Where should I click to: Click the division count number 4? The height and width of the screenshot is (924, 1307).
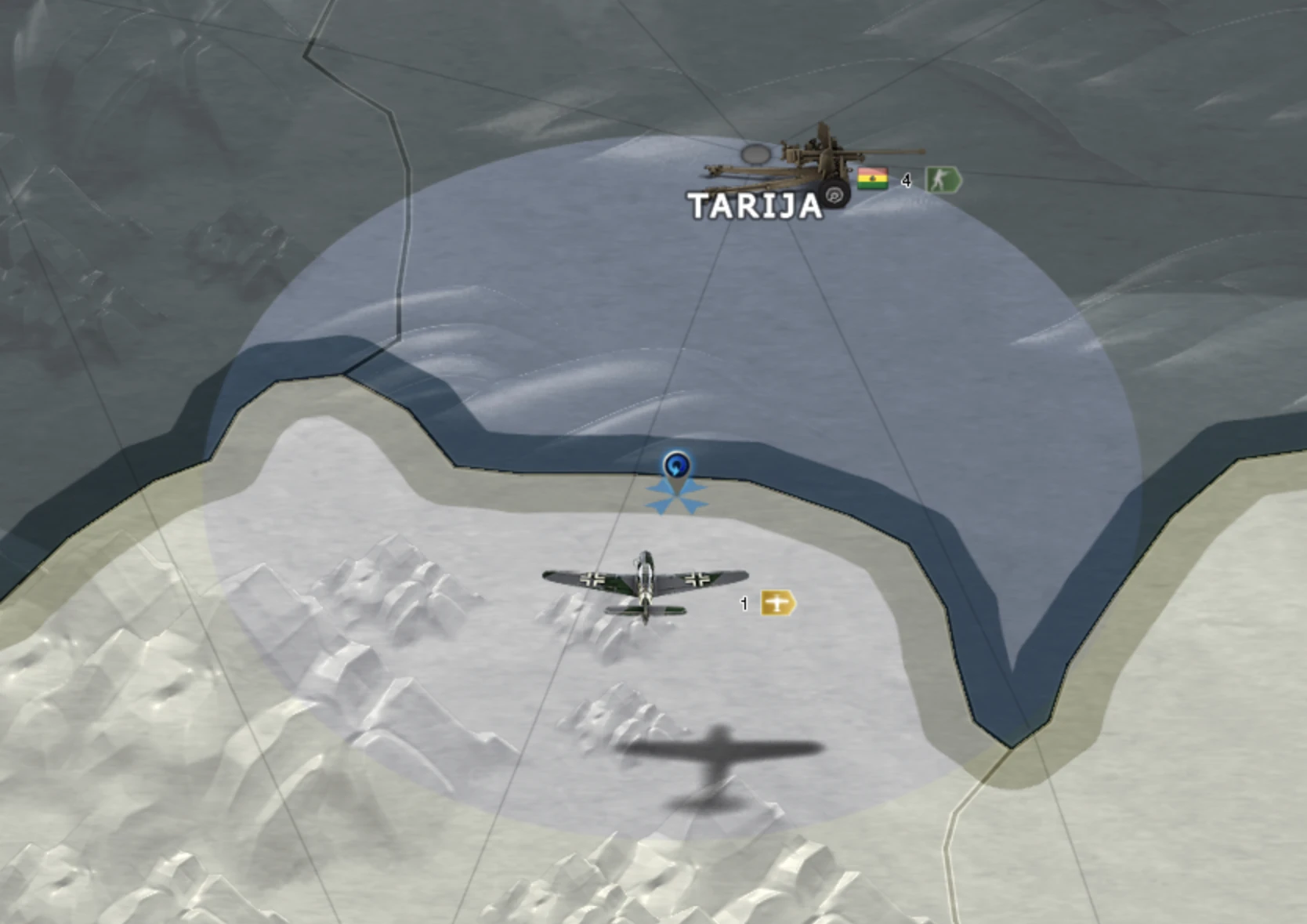(907, 179)
